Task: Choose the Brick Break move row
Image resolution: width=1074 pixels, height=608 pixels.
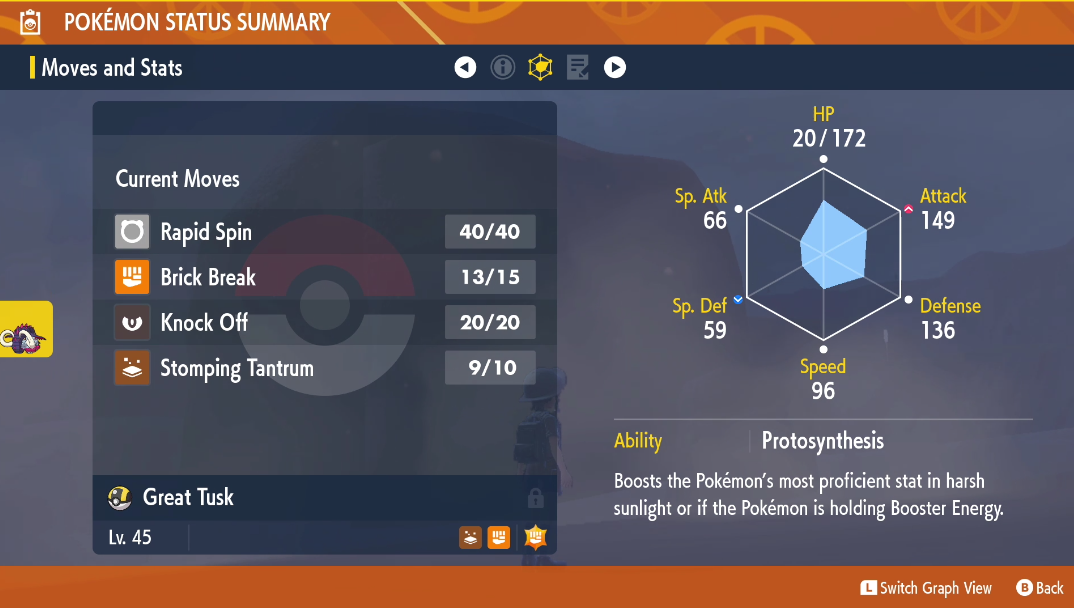Action: coord(325,277)
